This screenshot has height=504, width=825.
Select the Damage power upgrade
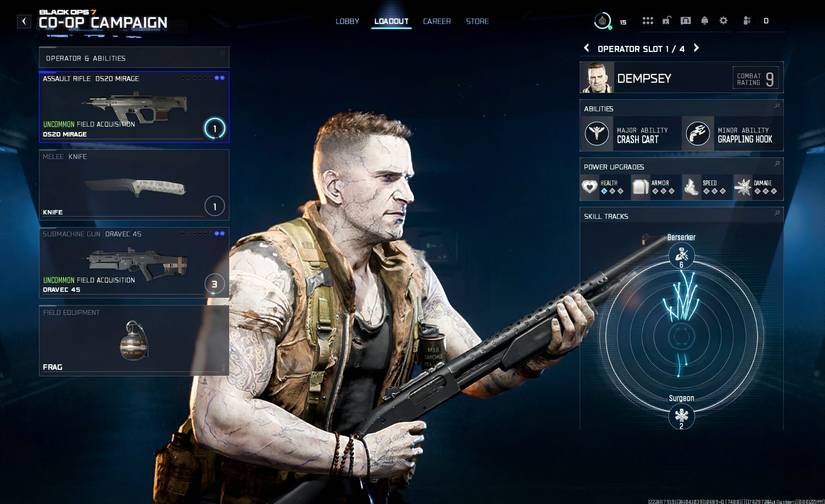[x=757, y=186]
